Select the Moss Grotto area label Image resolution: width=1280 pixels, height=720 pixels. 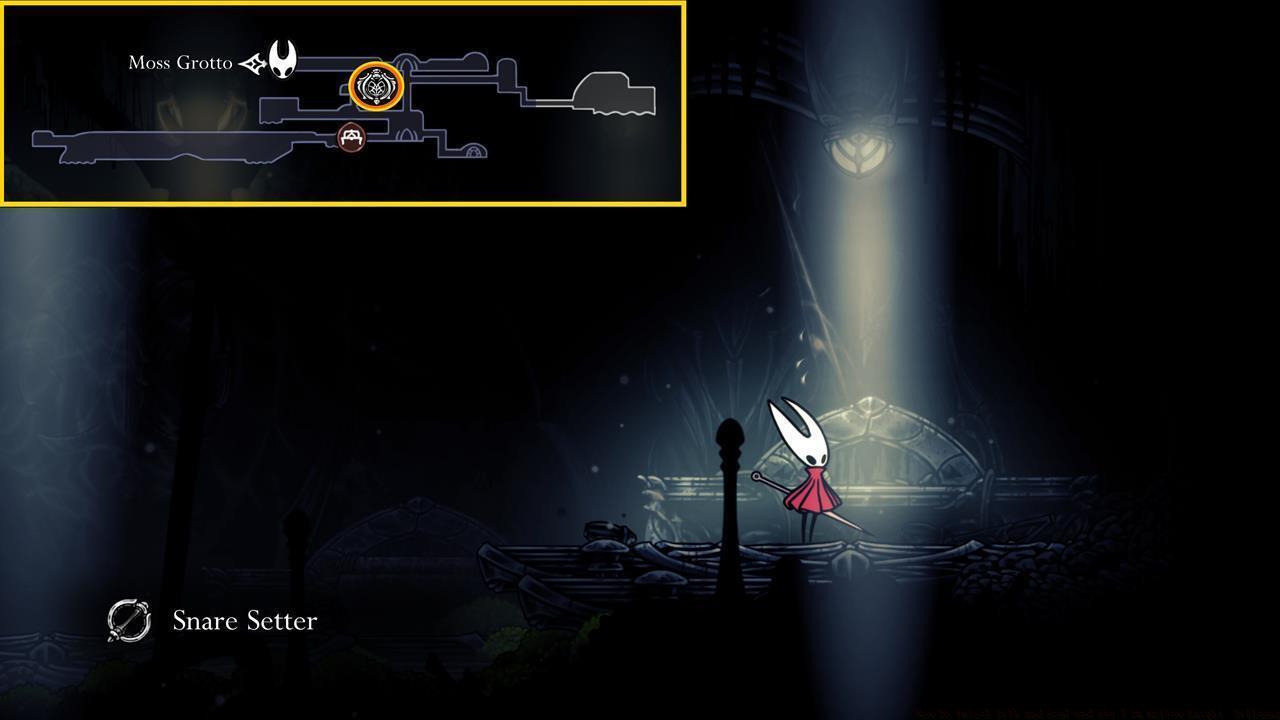[x=180, y=63]
